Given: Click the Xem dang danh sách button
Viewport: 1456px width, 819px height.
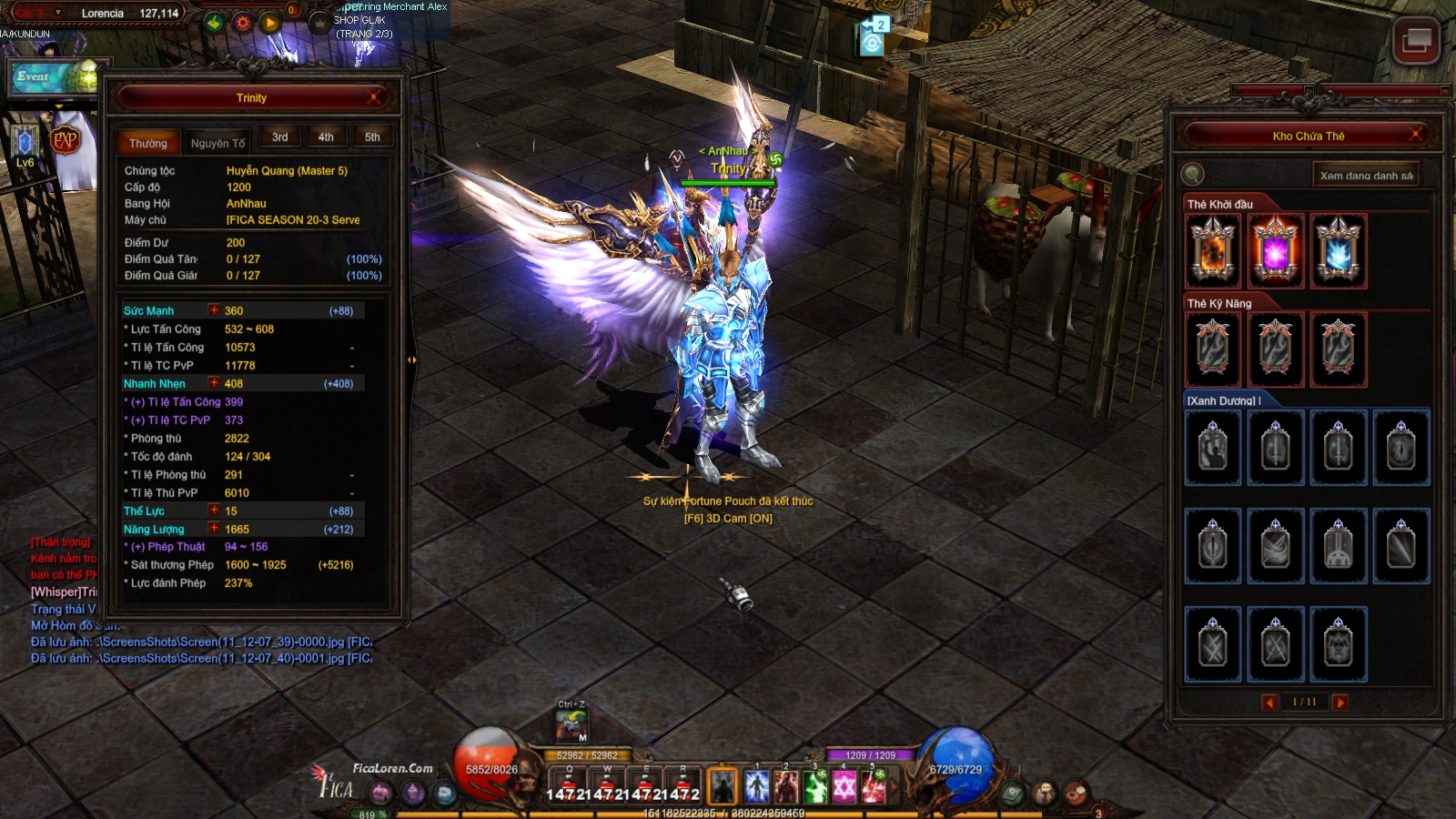Looking at the screenshot, I should 1366,176.
